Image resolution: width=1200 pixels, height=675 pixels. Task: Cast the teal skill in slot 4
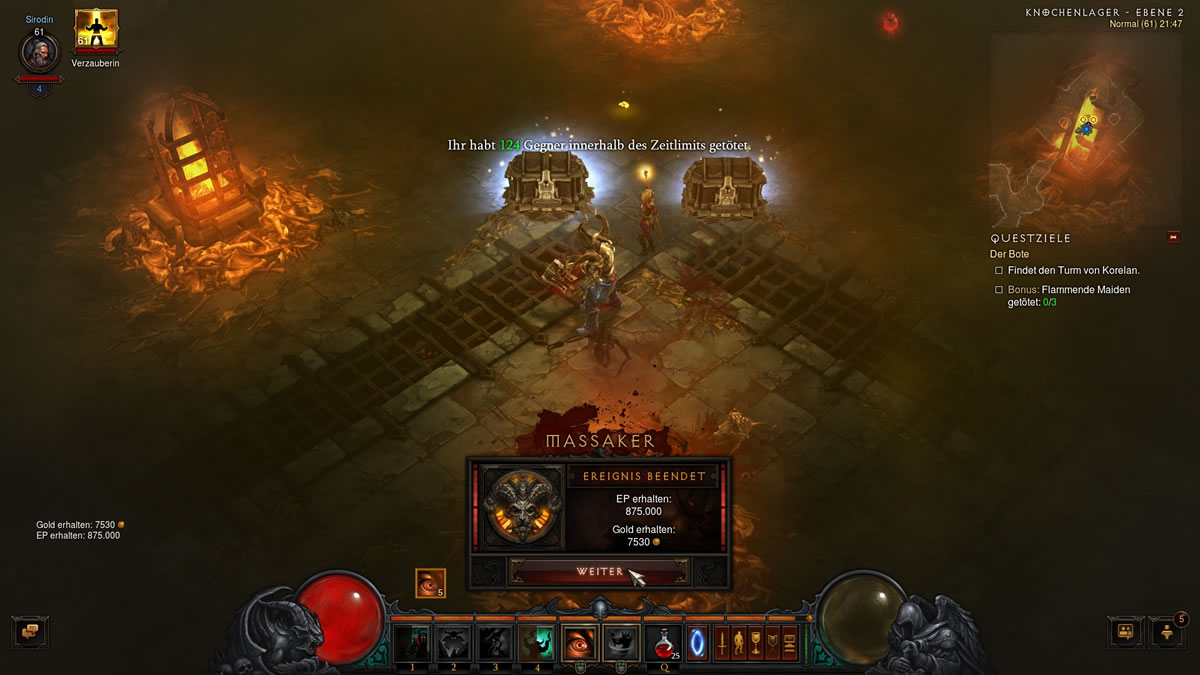[x=537, y=643]
